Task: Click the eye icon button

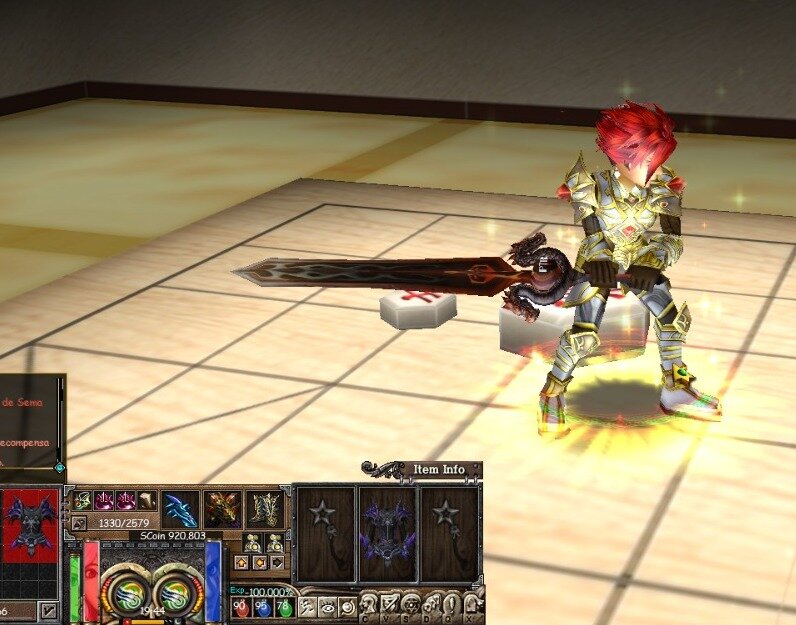Action: tap(327, 606)
